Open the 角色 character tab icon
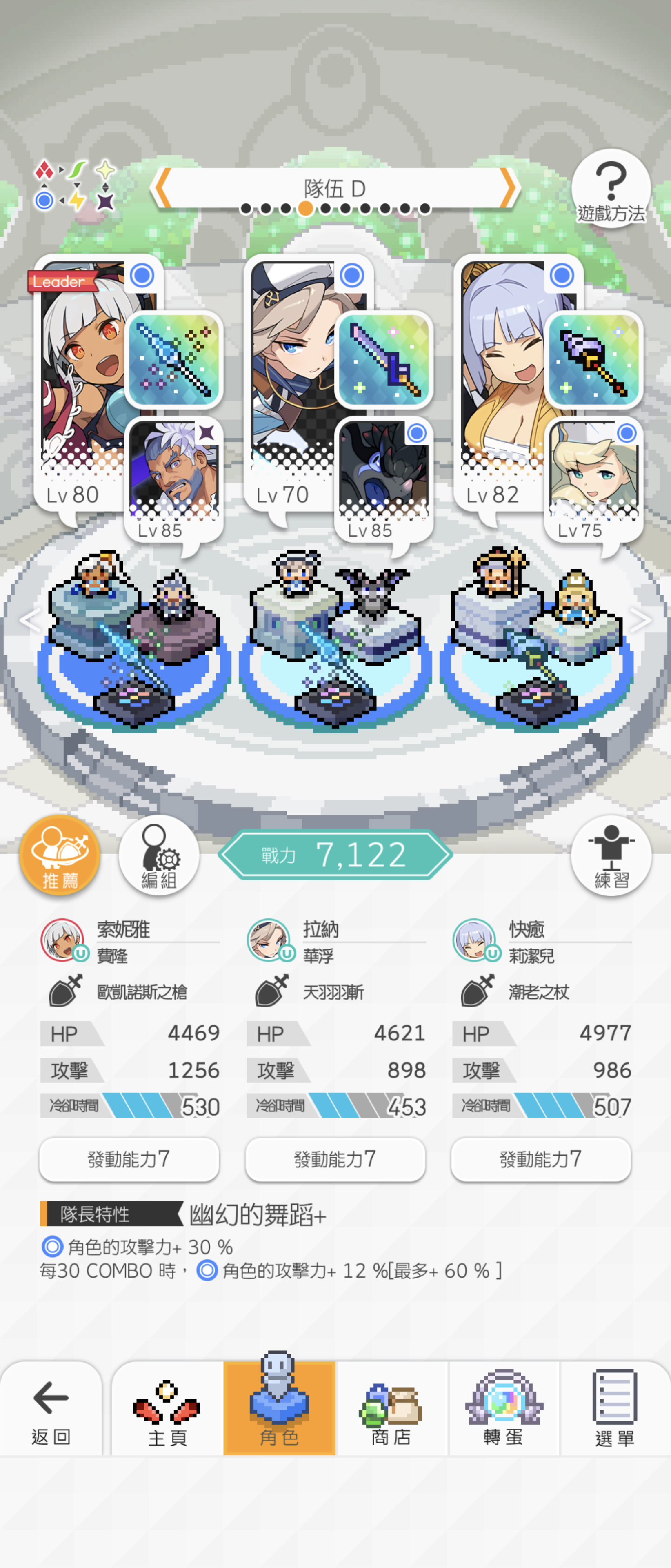Image resolution: width=671 pixels, height=1568 pixels. pyautogui.click(x=280, y=1406)
